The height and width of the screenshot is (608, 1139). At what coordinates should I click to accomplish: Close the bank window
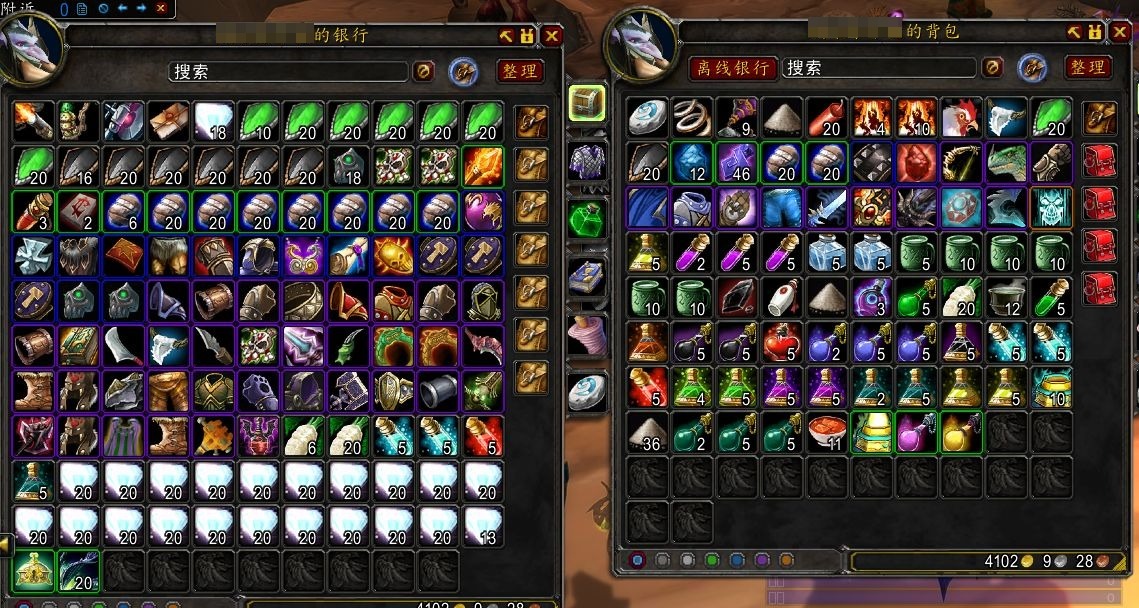coord(552,36)
